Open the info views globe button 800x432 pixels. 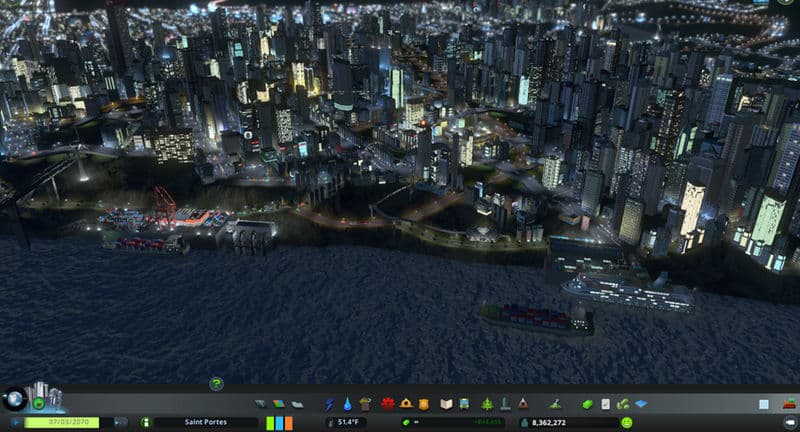[13, 398]
